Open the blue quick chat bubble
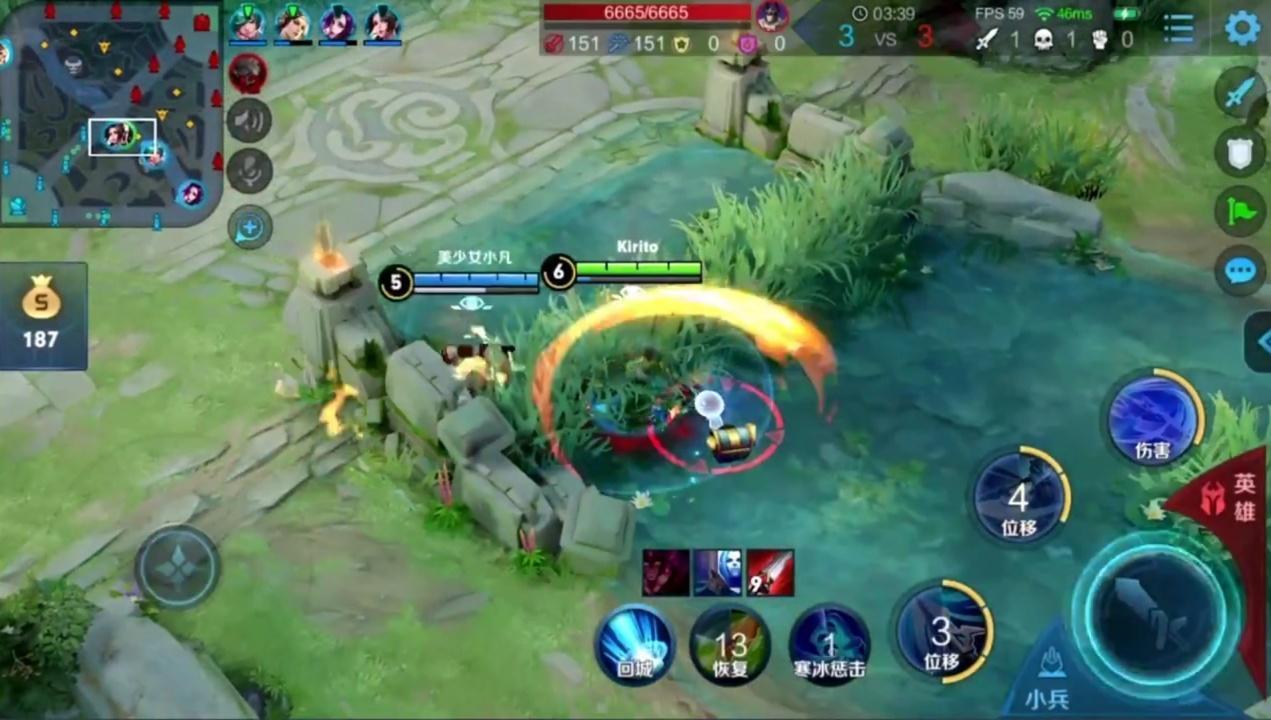The width and height of the screenshot is (1271, 720). click(1240, 270)
